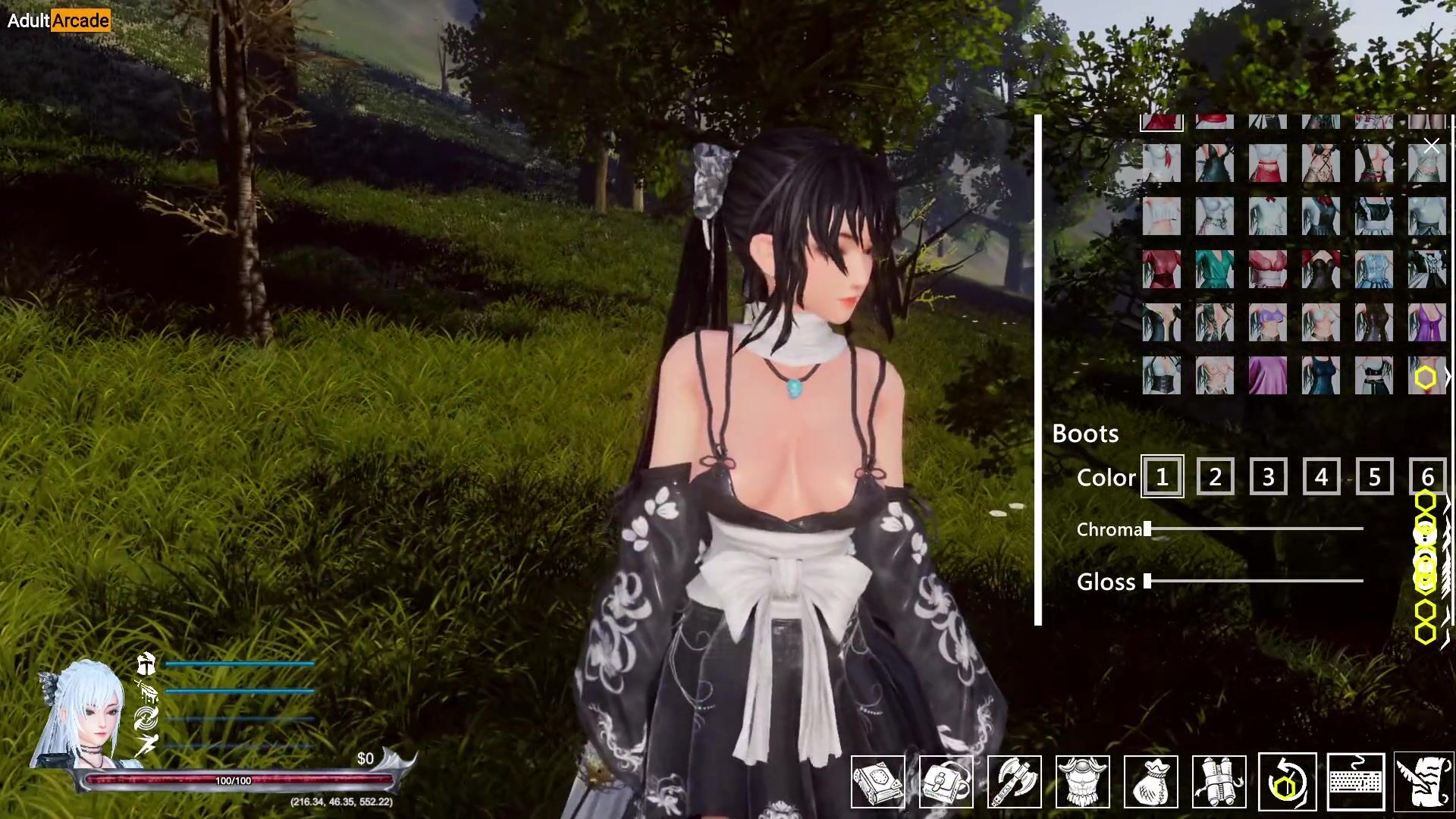Open the backpack inventory icon

[x=946, y=782]
